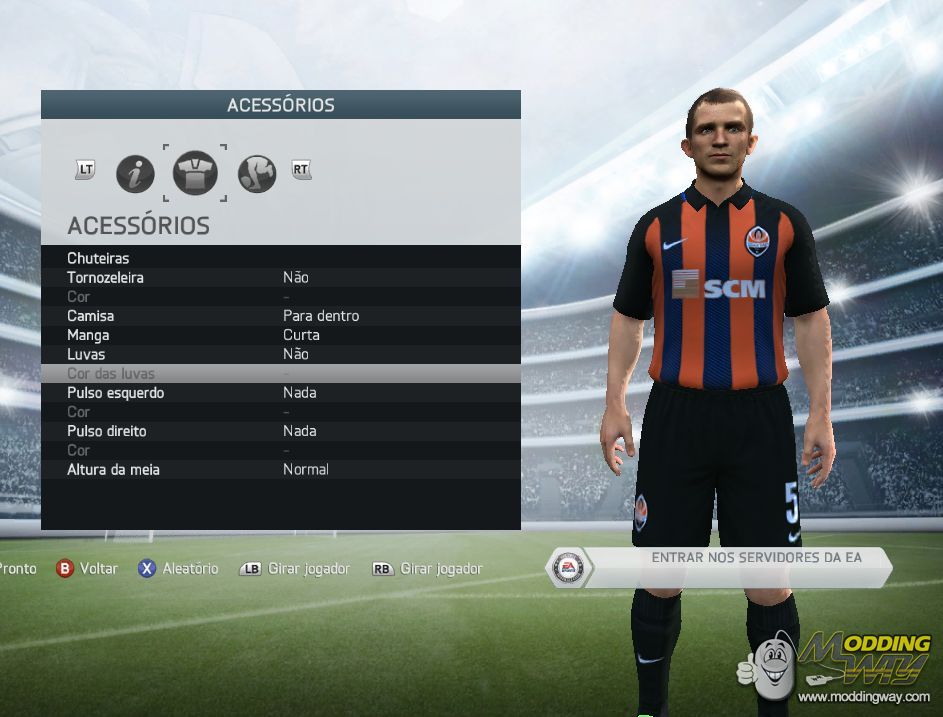
Task: Select the shirt accessories tab icon
Action: [195, 174]
